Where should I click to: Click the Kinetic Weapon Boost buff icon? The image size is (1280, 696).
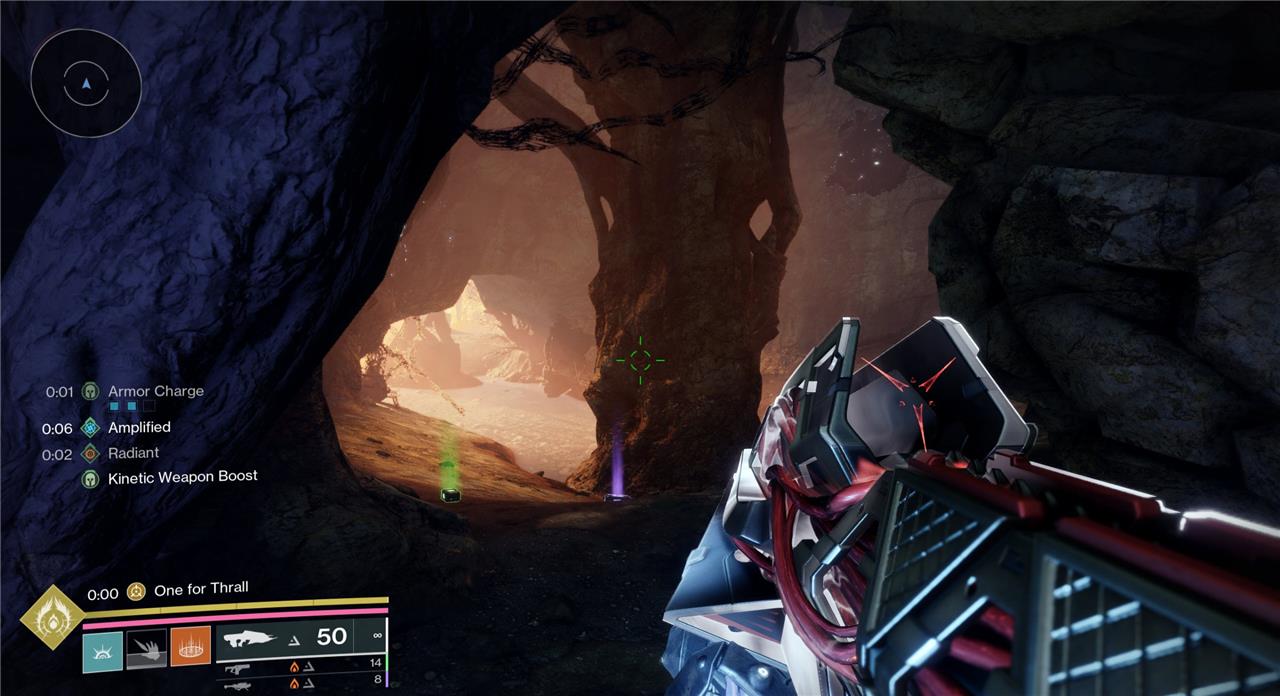[x=90, y=478]
